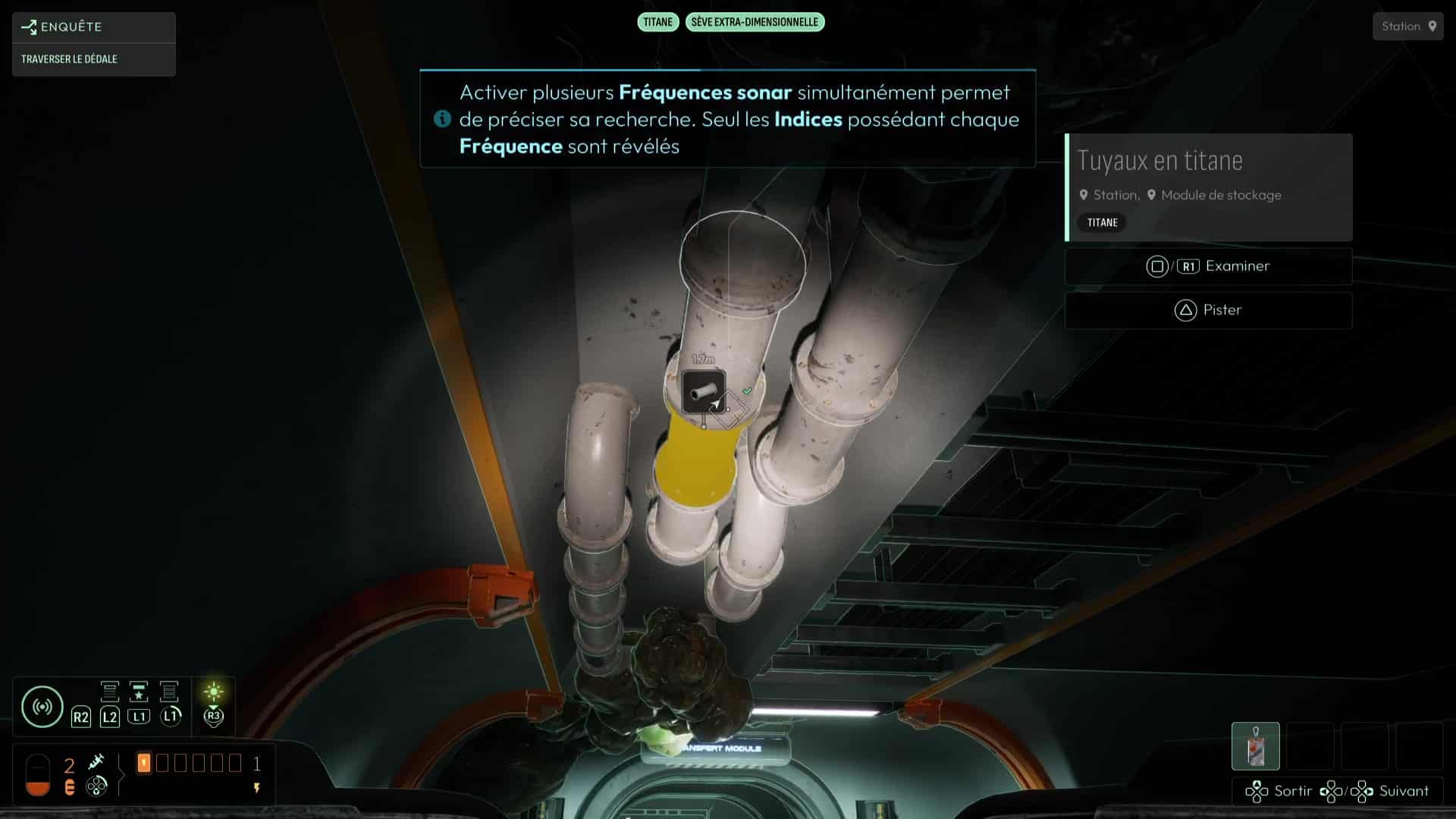Image resolution: width=1456 pixels, height=819 pixels.
Task: Activate the sonar pulse icon
Action: pyautogui.click(x=42, y=707)
